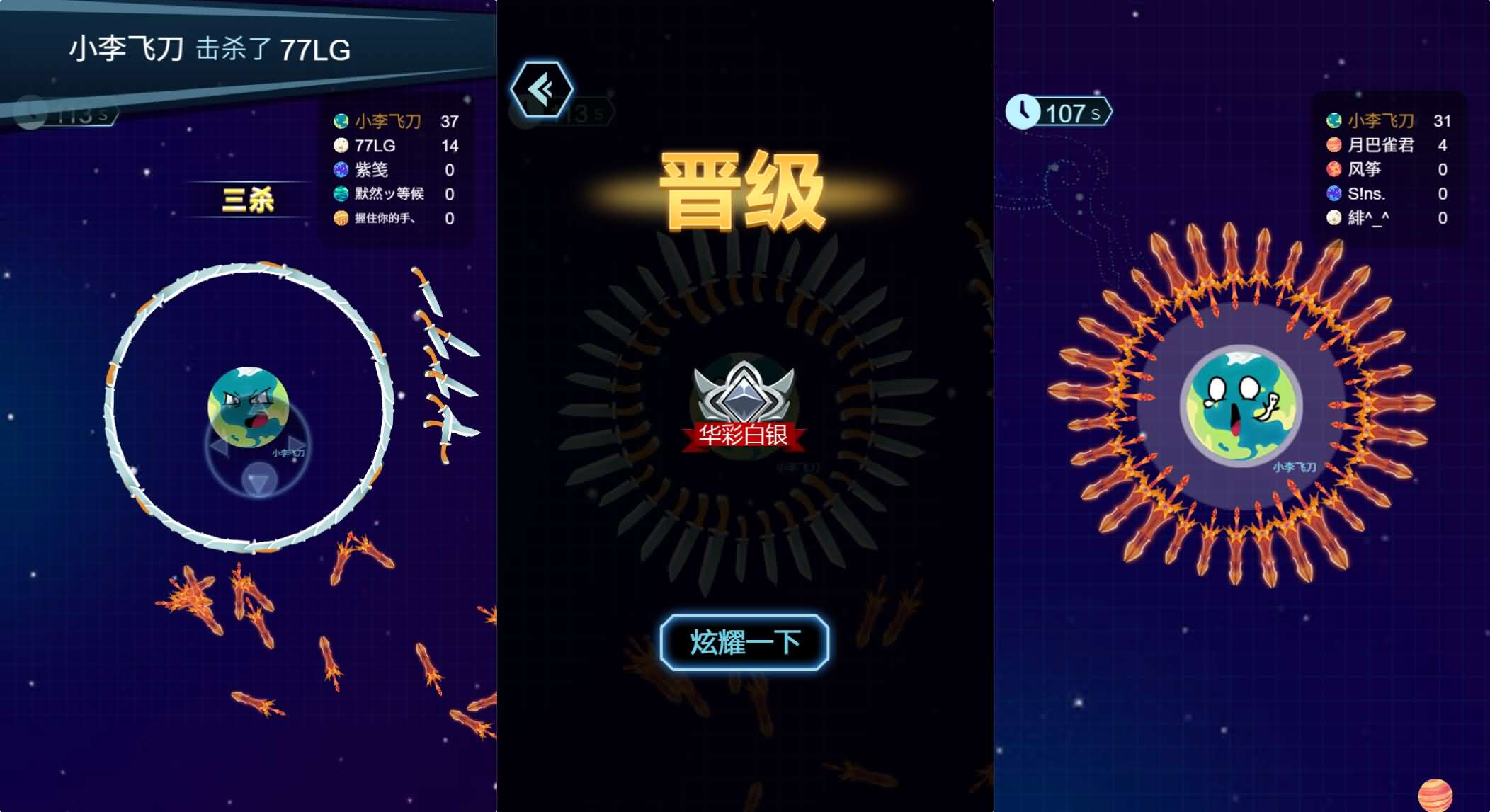The height and width of the screenshot is (812, 1490).
Task: Click the 握住你的手、planet icon
Action: click(340, 218)
